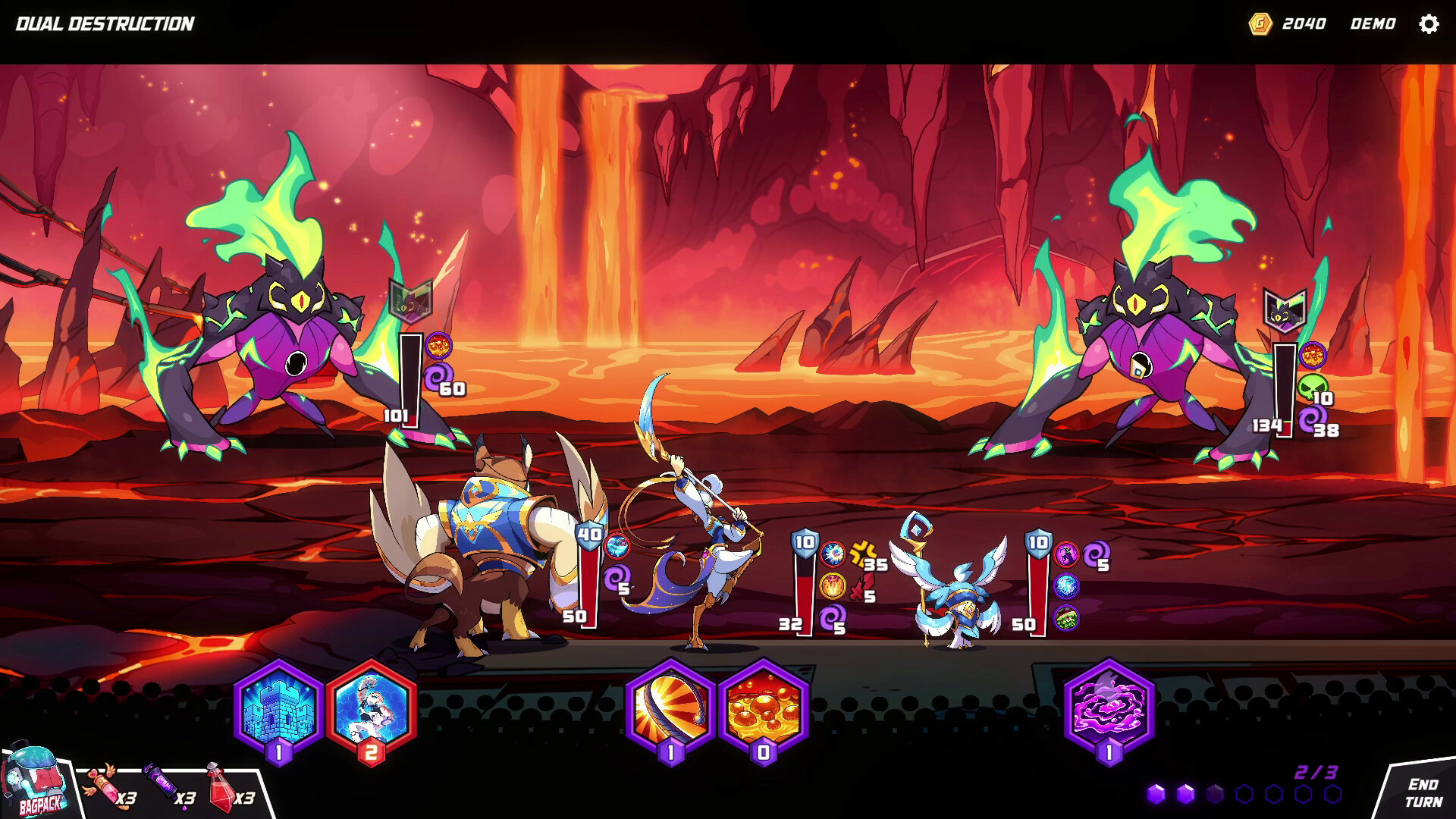Use the purple syringe vial item

[x=163, y=783]
